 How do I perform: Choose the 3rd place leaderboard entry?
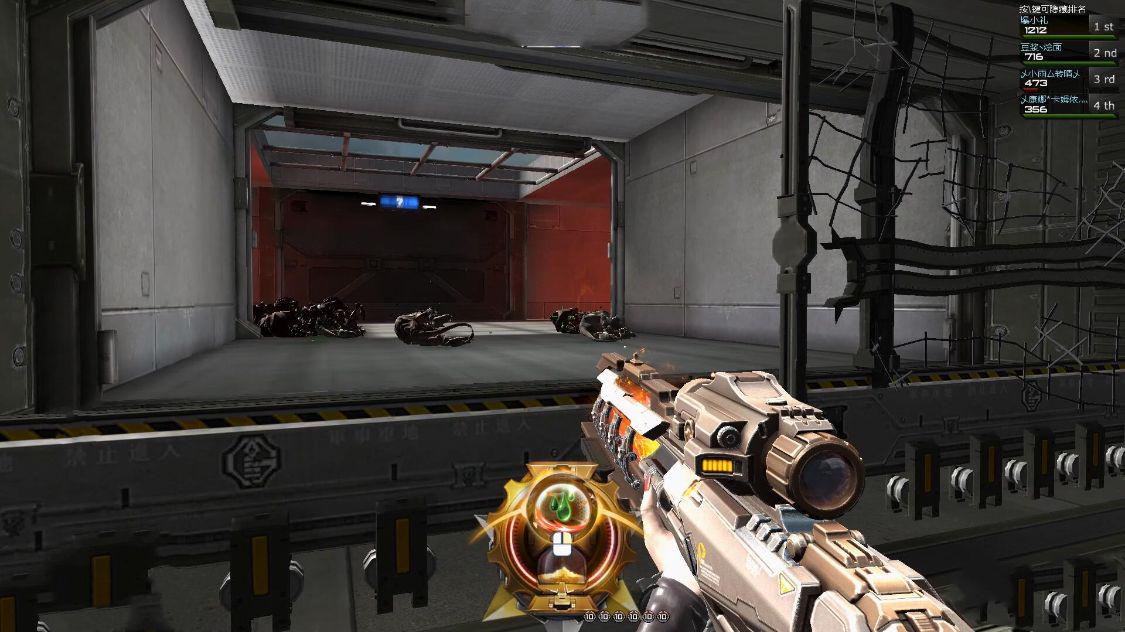click(1068, 78)
